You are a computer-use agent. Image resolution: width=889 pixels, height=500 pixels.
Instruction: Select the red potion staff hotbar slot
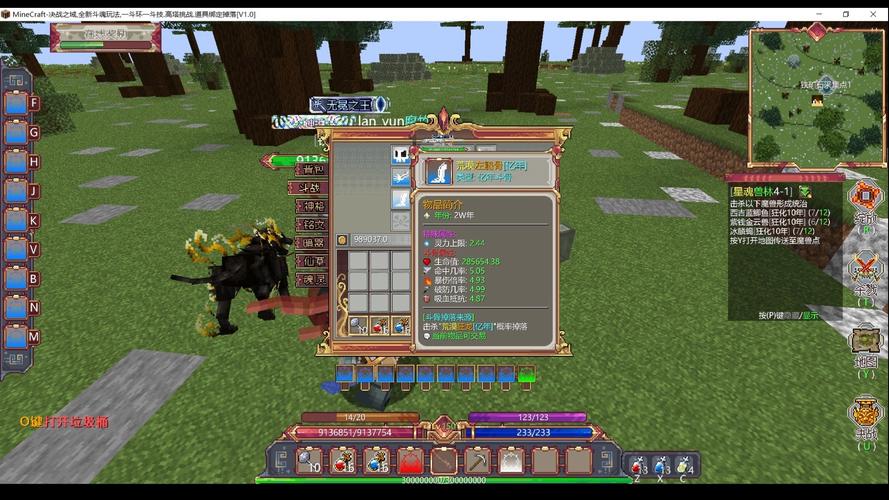click(x=344, y=460)
